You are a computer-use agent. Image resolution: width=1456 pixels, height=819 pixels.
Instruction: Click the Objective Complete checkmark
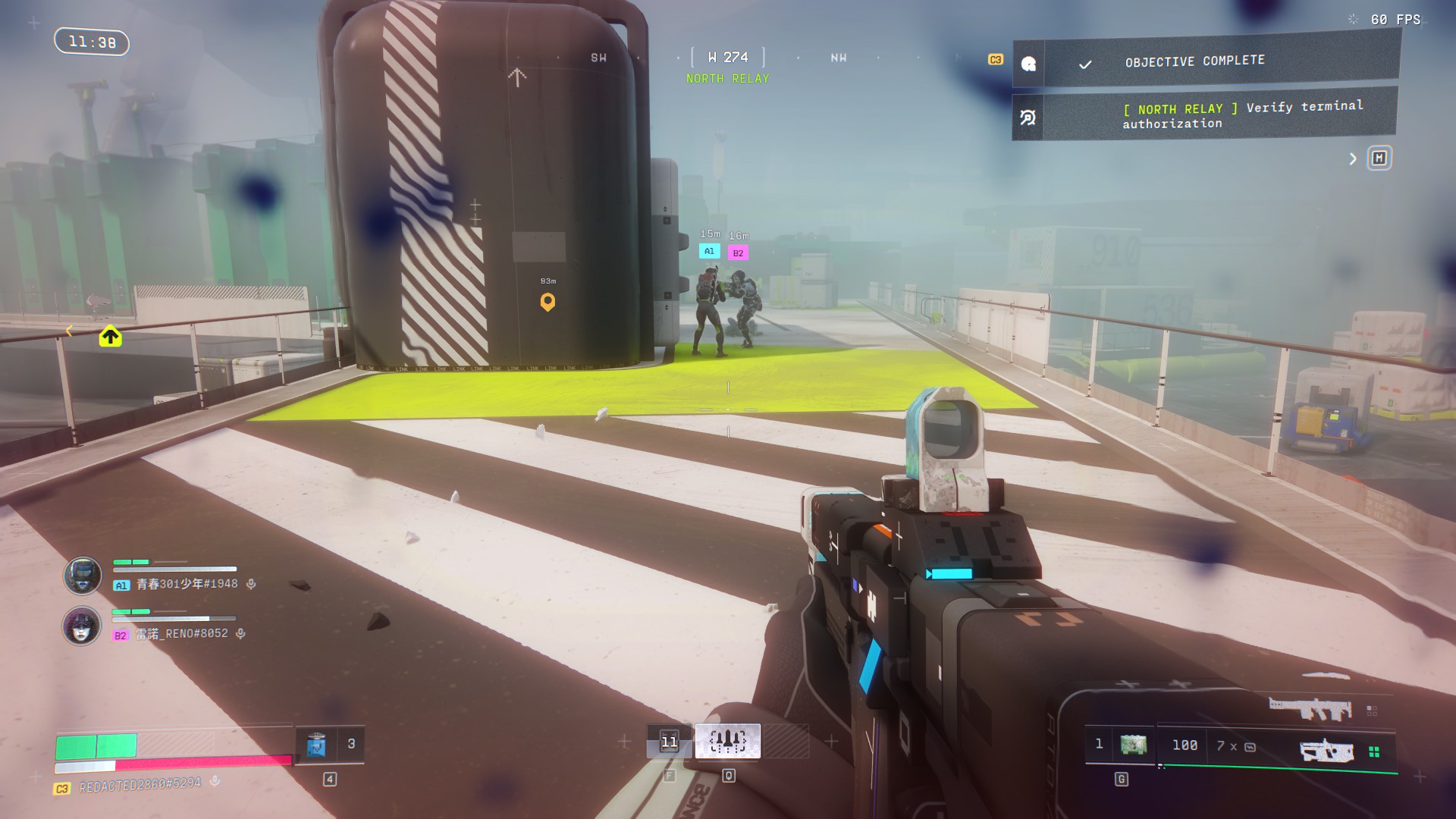1086,64
